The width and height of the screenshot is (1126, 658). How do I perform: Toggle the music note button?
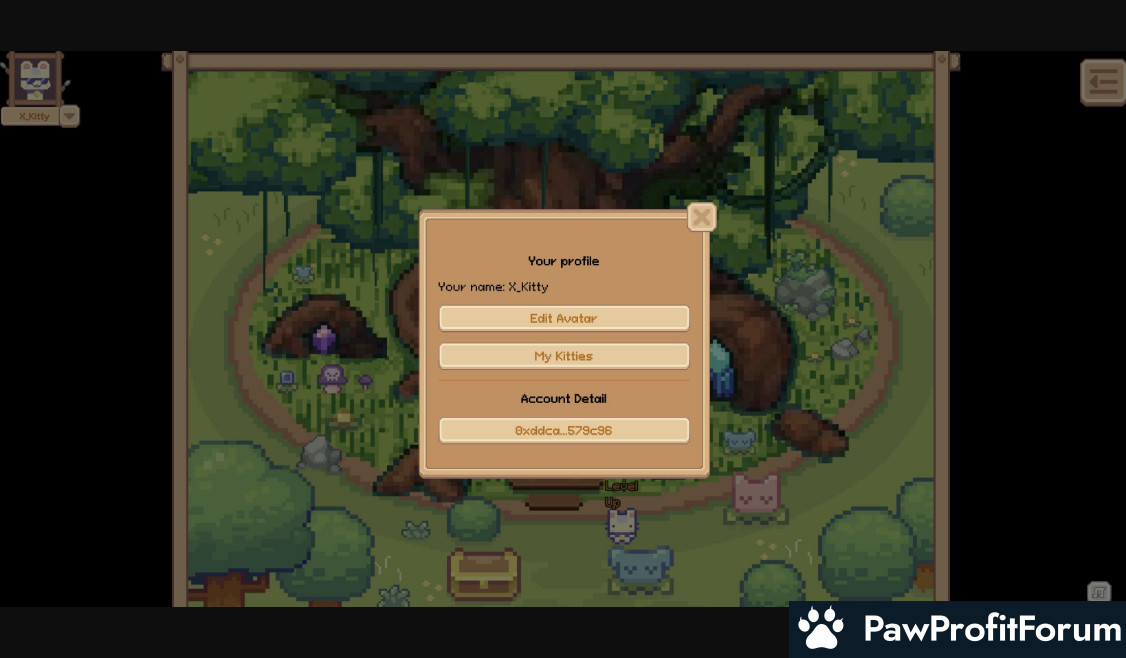pyautogui.click(x=1098, y=592)
